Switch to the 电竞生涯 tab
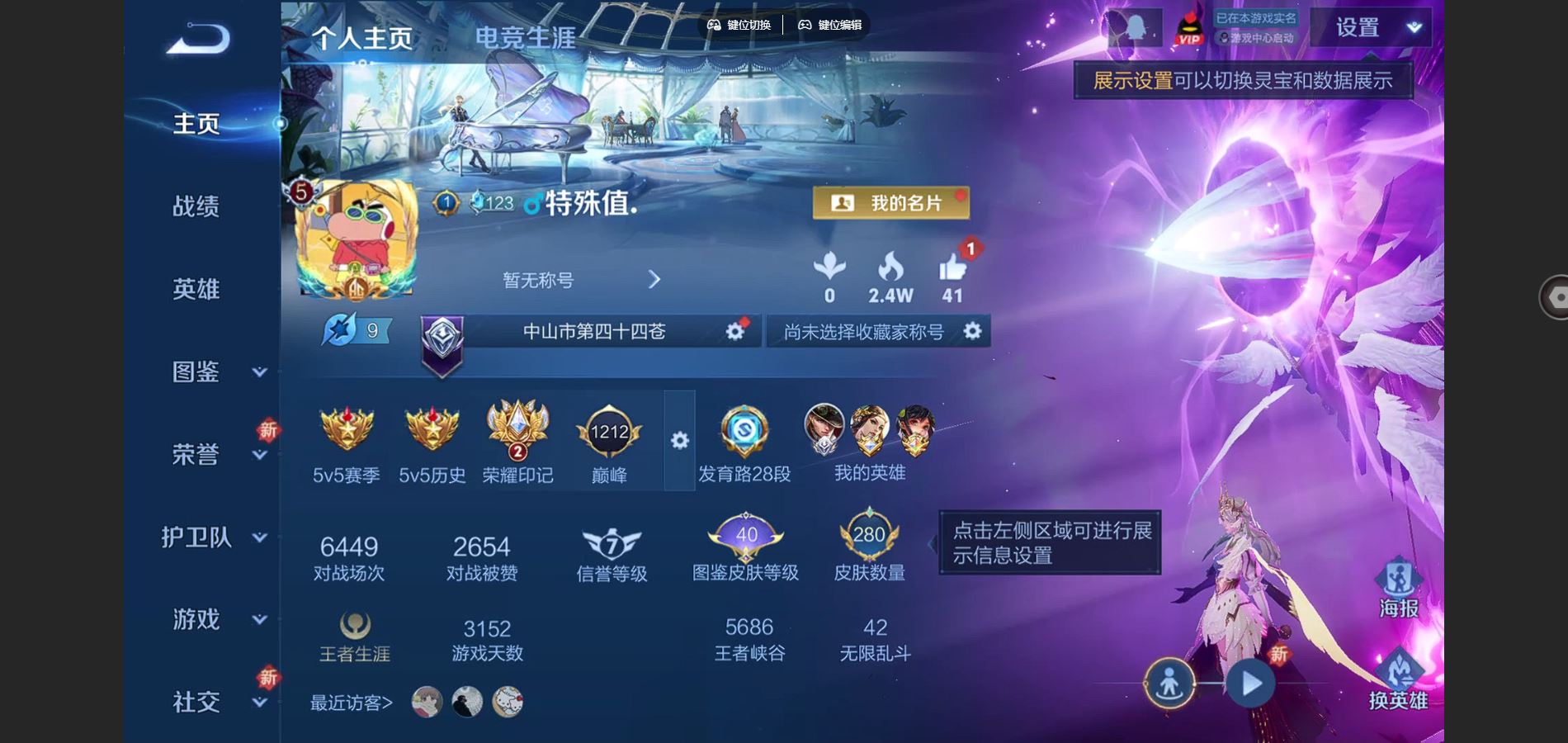The height and width of the screenshot is (743, 1568). click(527, 36)
